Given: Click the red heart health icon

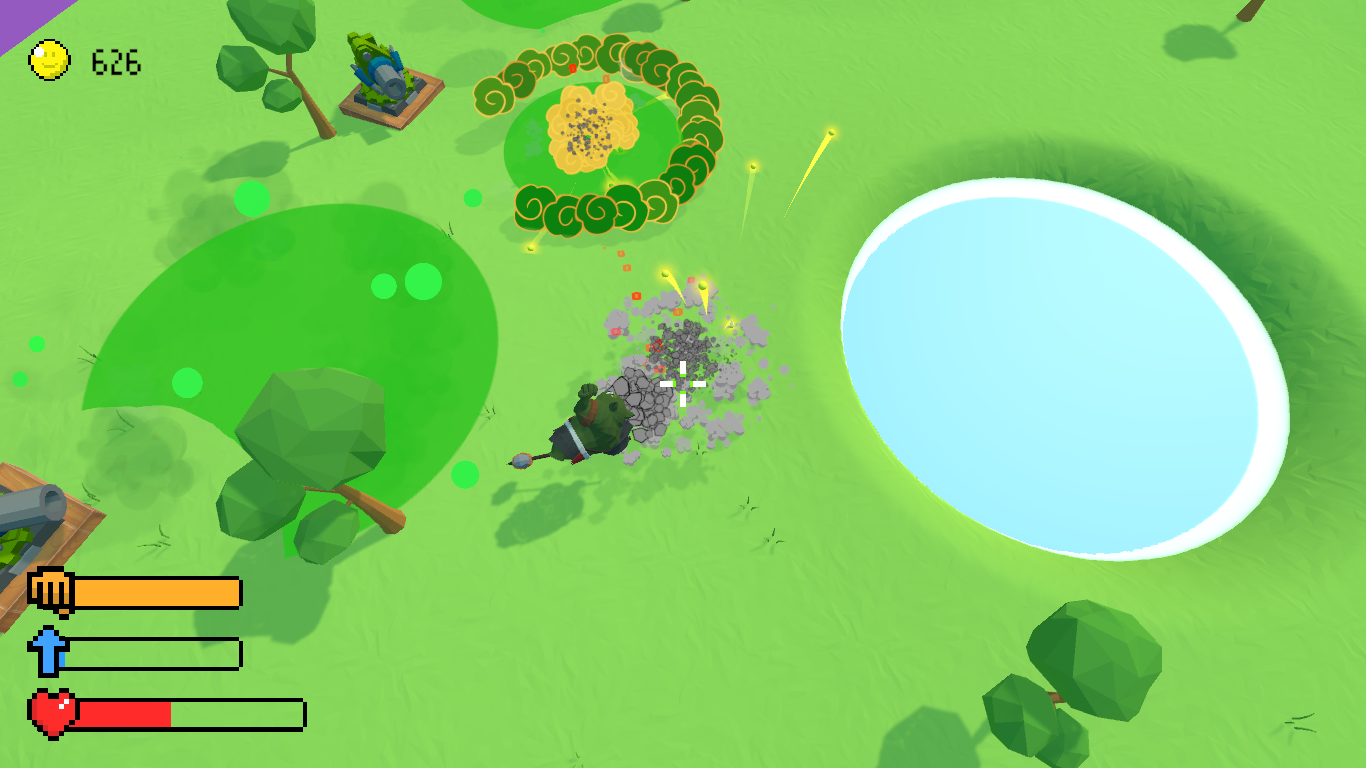Looking at the screenshot, I should coord(53,714).
